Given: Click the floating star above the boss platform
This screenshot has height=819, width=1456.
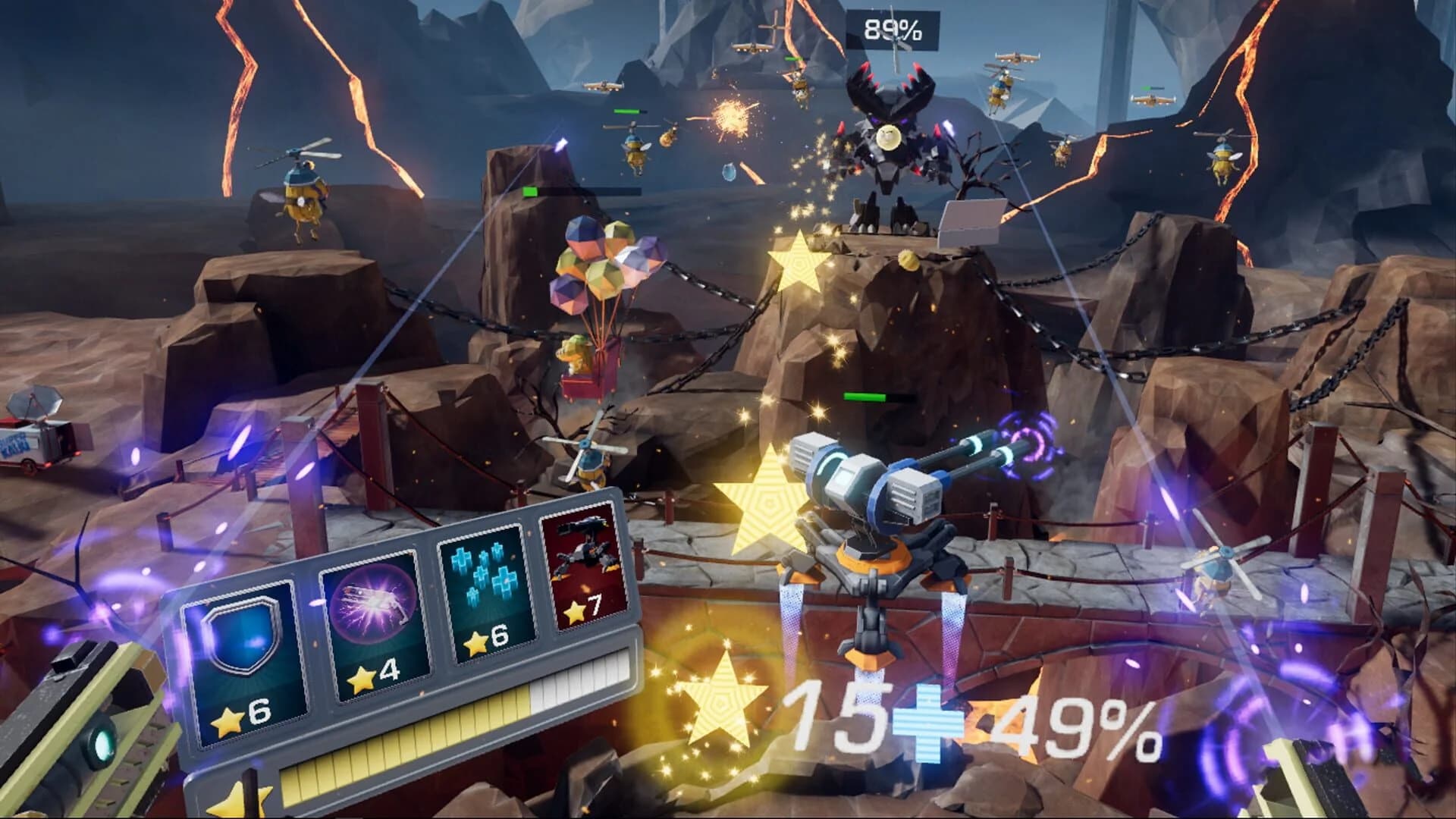Looking at the screenshot, I should [x=798, y=267].
